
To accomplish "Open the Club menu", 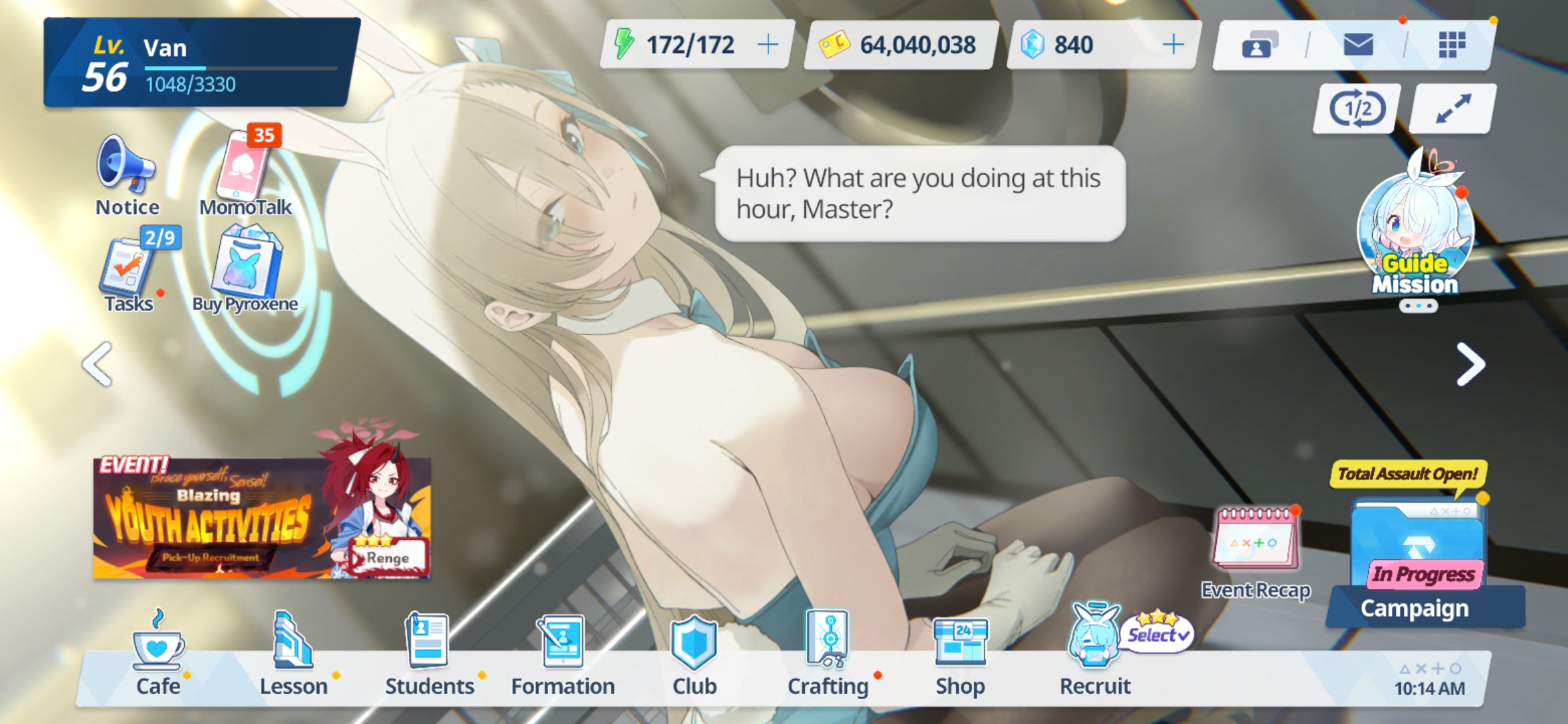I will [x=694, y=654].
